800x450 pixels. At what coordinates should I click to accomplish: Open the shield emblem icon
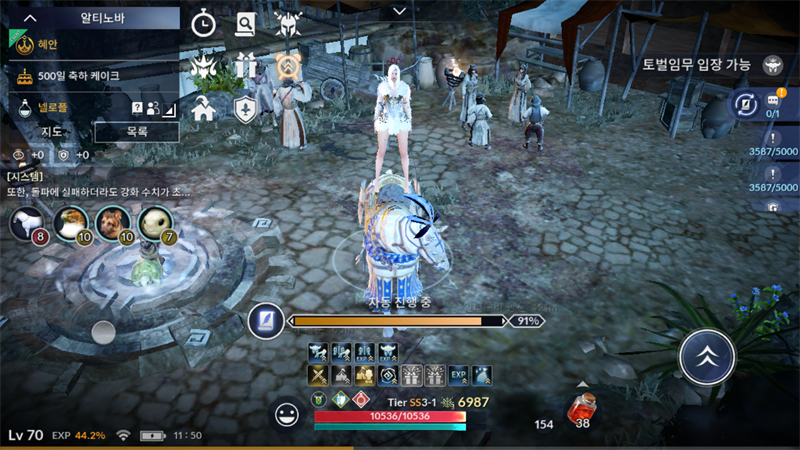[x=246, y=108]
